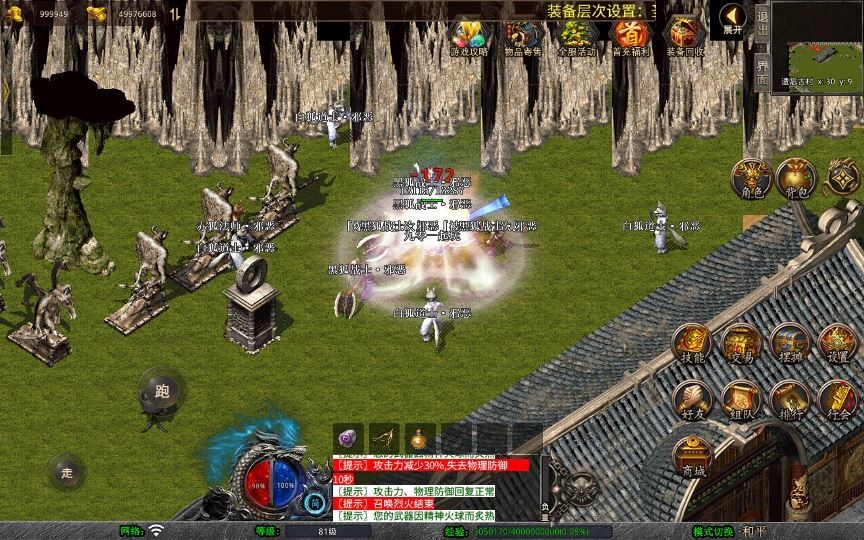Toggle the 跑 run mode button
This screenshot has width=864, height=540.
pyautogui.click(x=161, y=389)
